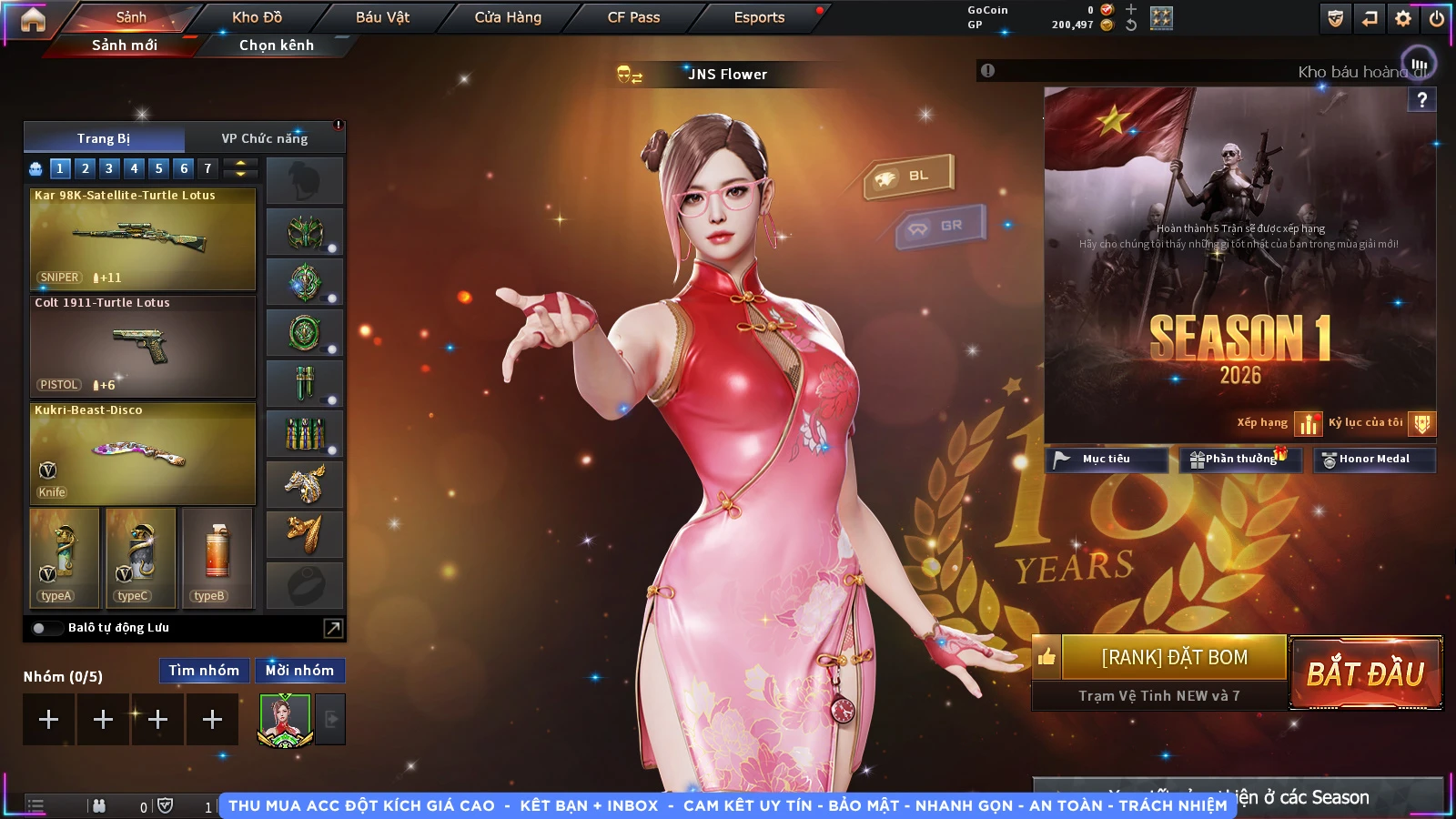
Task: Switch to VP Chức năng tab
Action: tap(265, 138)
